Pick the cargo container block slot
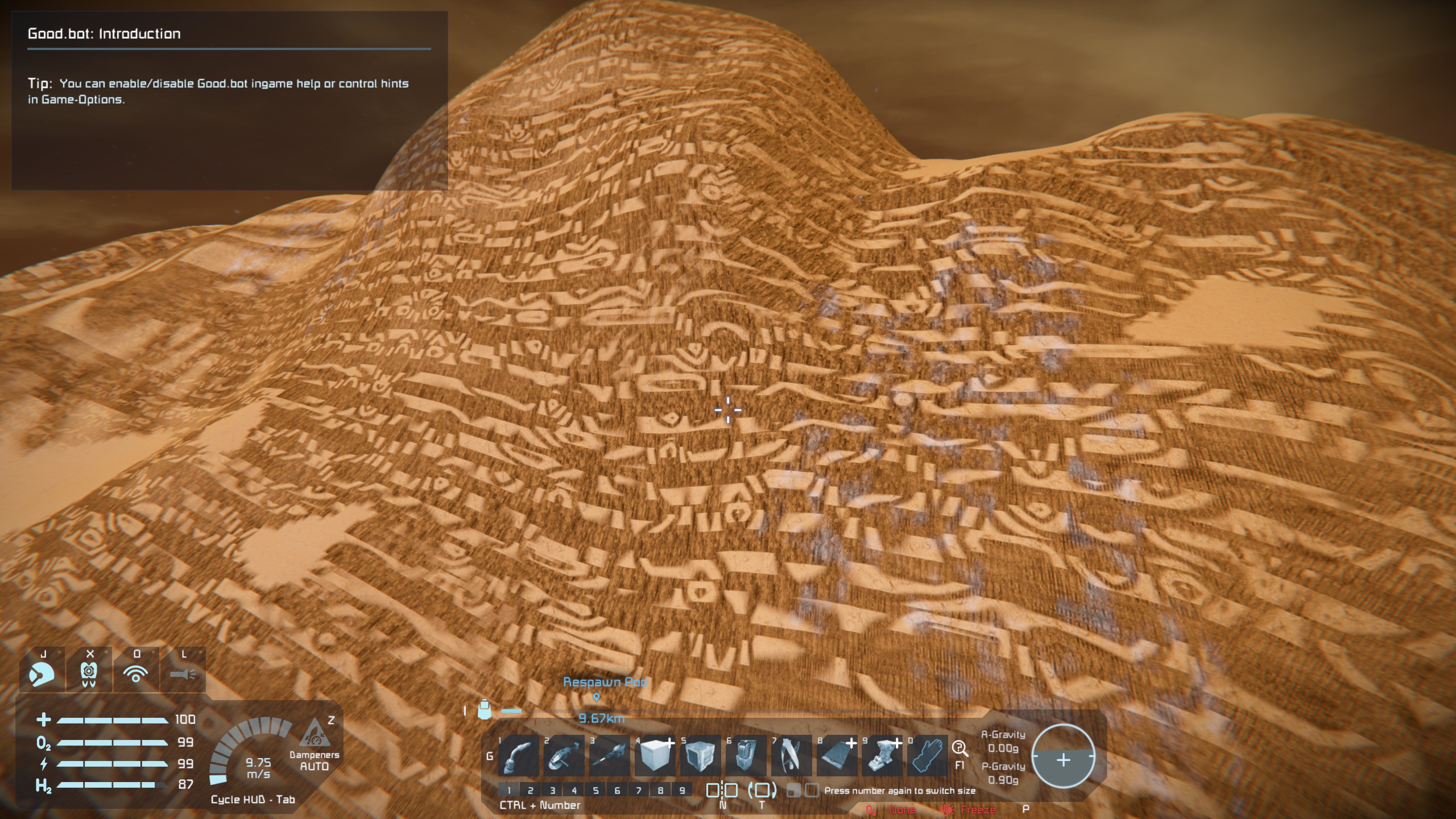1456x819 pixels. (x=700, y=756)
